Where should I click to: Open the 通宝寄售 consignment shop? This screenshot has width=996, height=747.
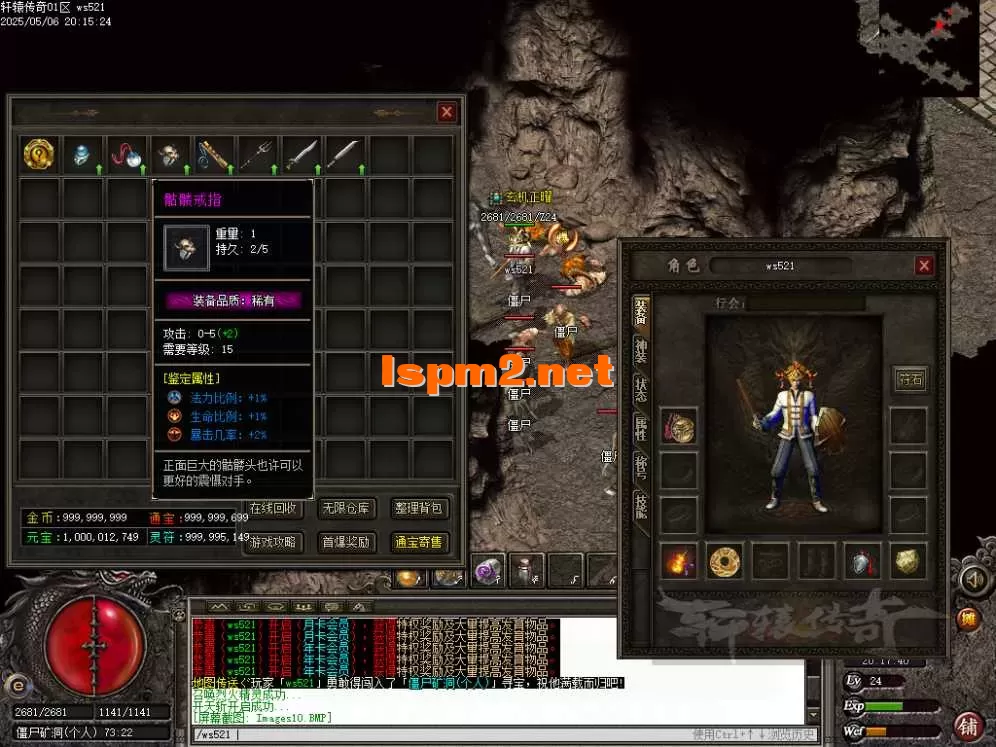pos(418,542)
